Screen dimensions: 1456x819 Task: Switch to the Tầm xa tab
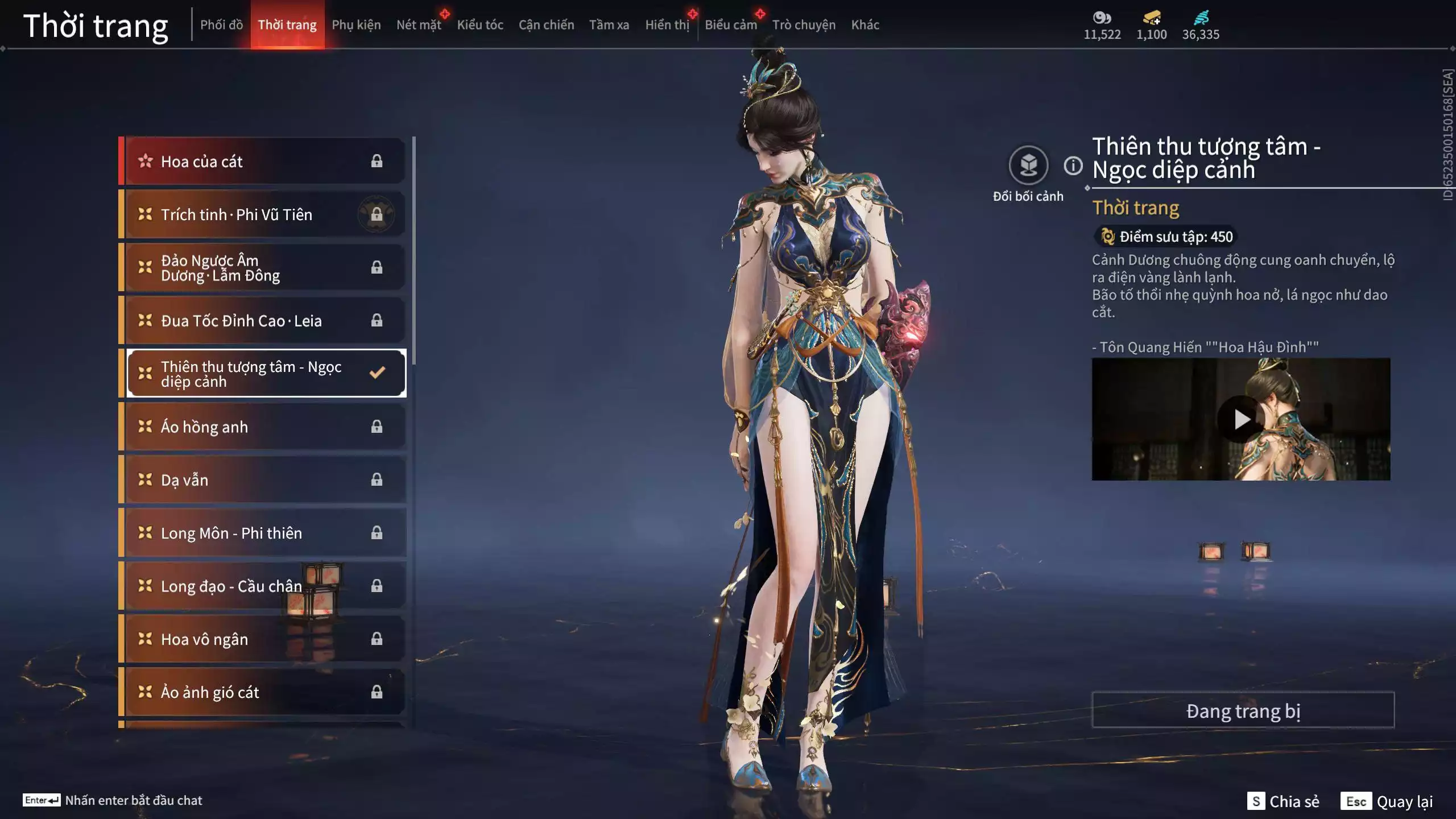[x=609, y=25]
